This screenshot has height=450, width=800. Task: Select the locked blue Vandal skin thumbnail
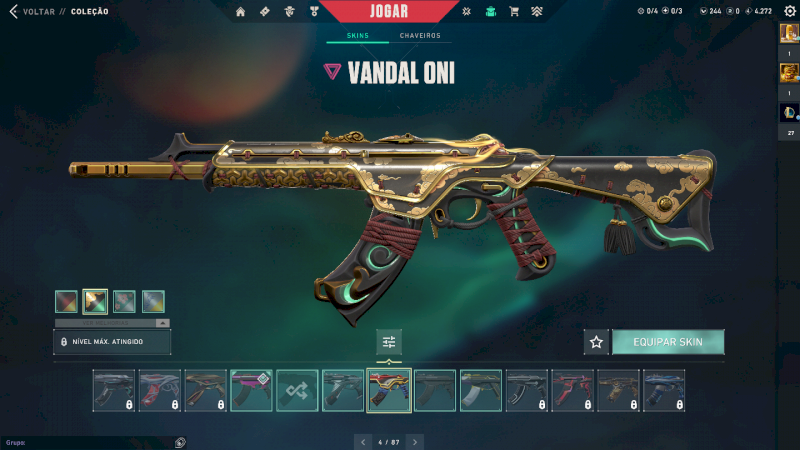pyautogui.click(x=665, y=391)
